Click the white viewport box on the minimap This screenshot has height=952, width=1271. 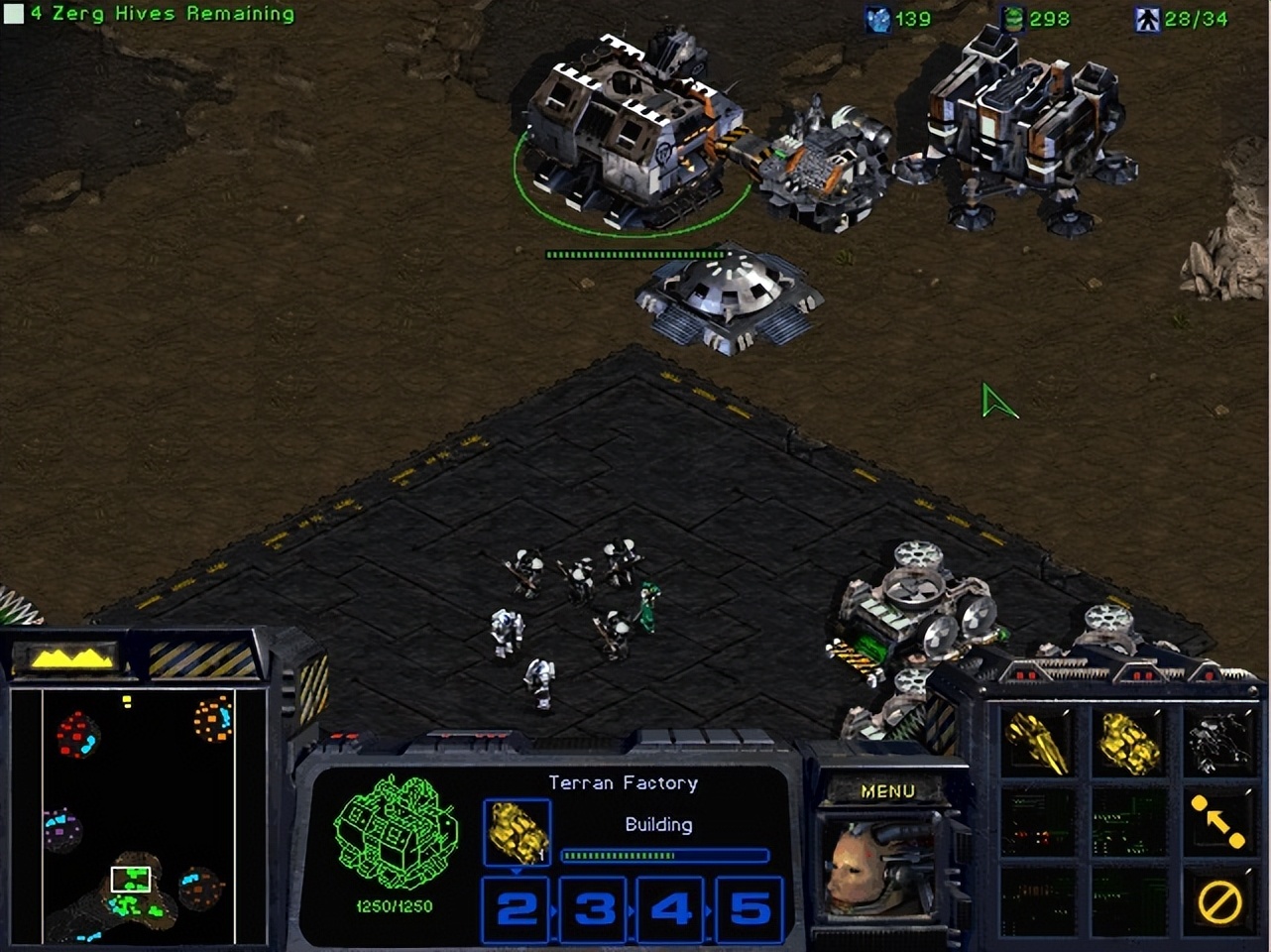pos(130,878)
